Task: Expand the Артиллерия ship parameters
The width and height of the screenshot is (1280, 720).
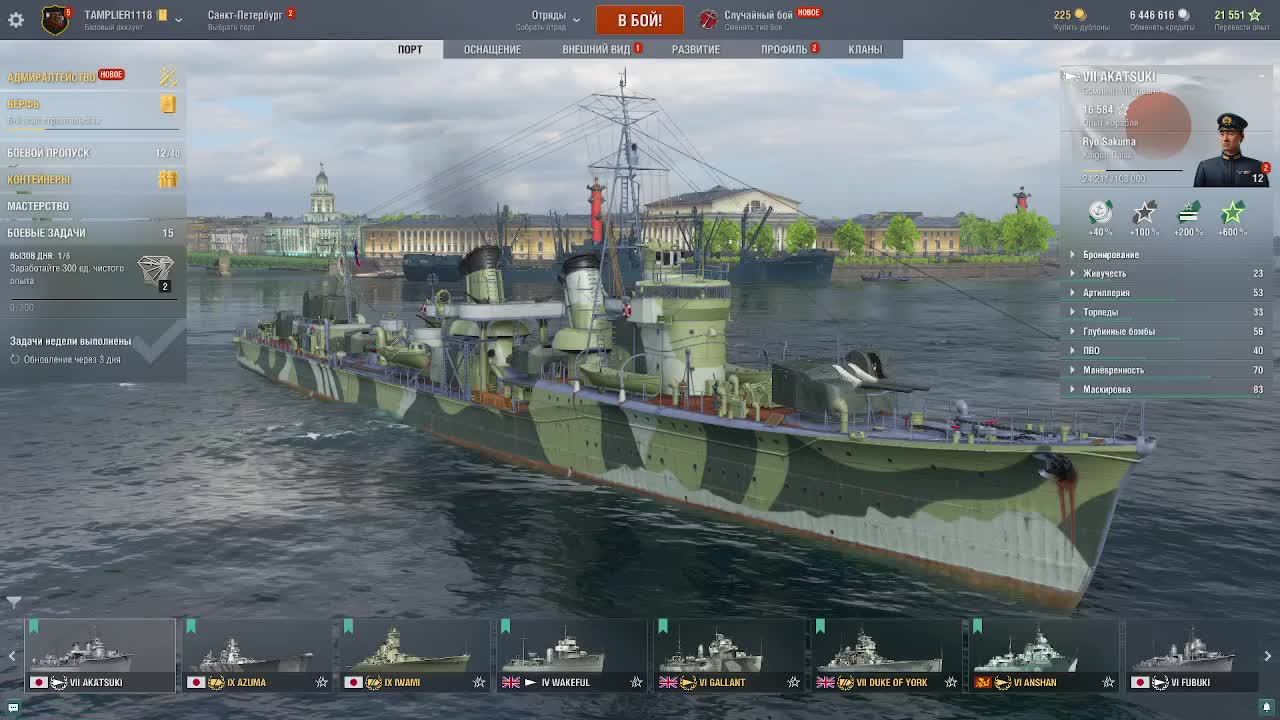Action: tap(1106, 293)
